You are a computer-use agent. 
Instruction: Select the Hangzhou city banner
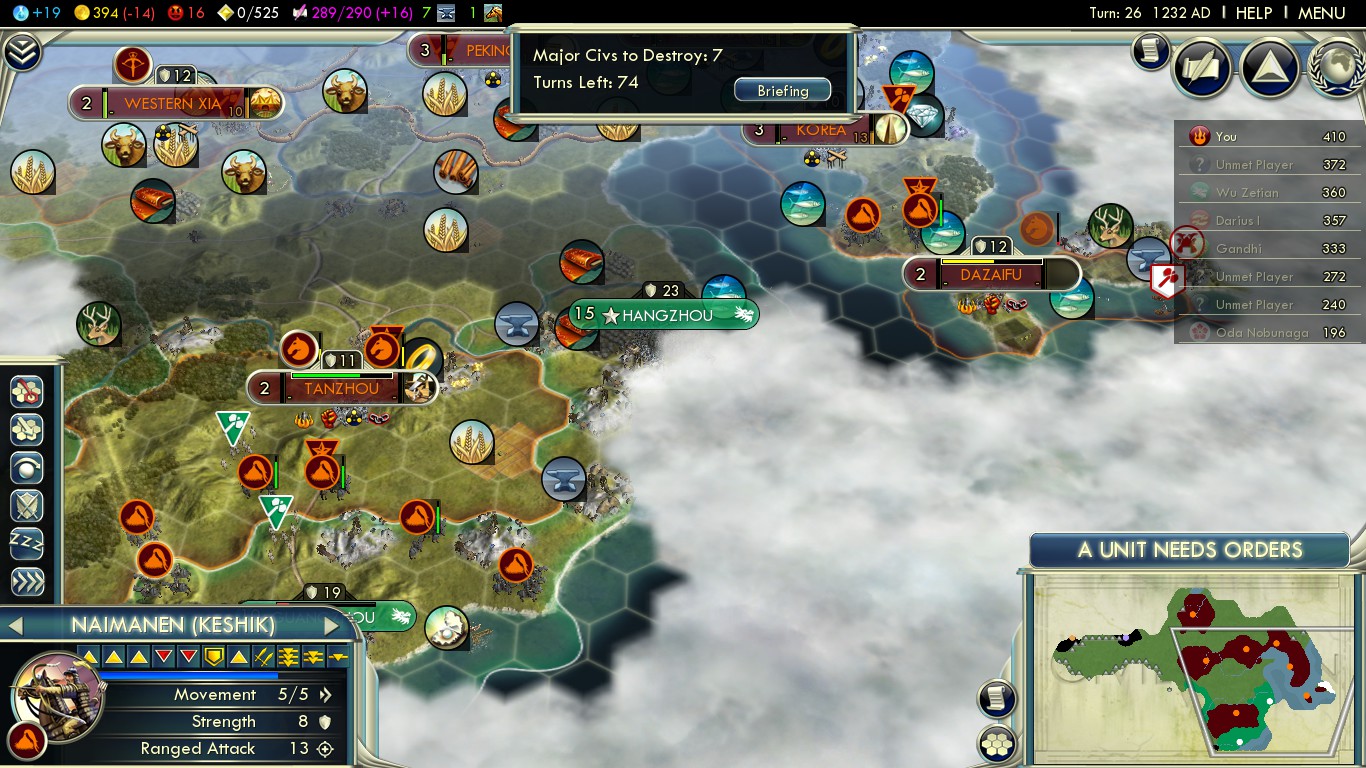(663, 314)
